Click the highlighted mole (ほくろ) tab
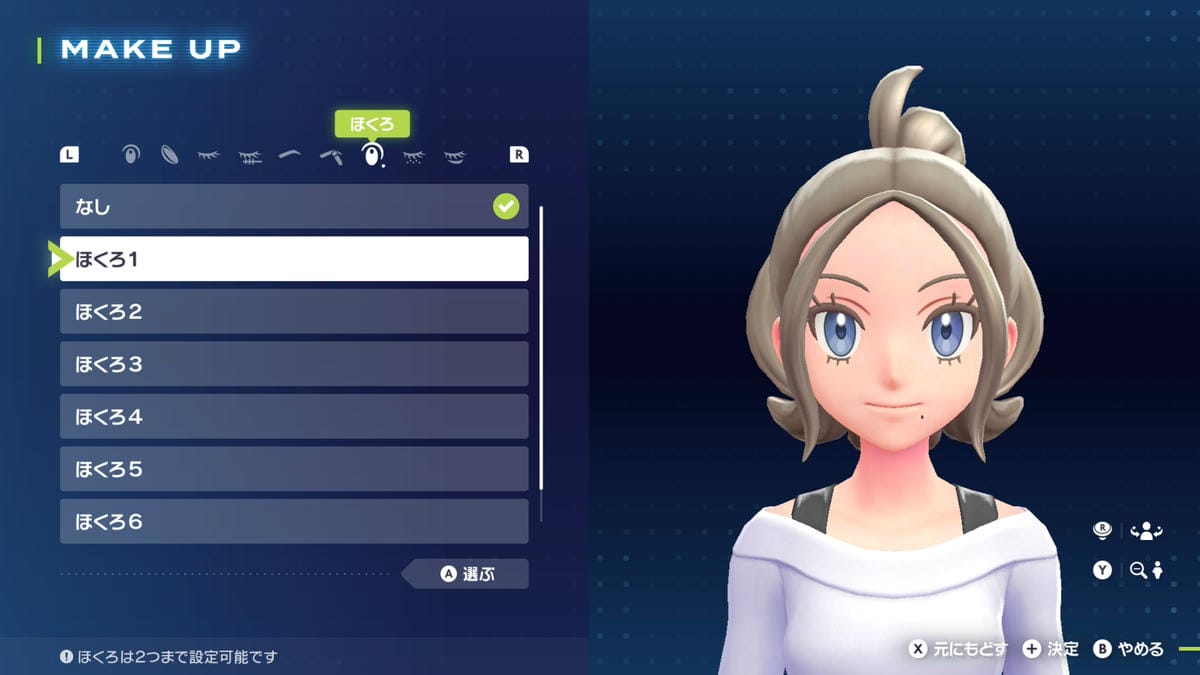 pos(372,155)
